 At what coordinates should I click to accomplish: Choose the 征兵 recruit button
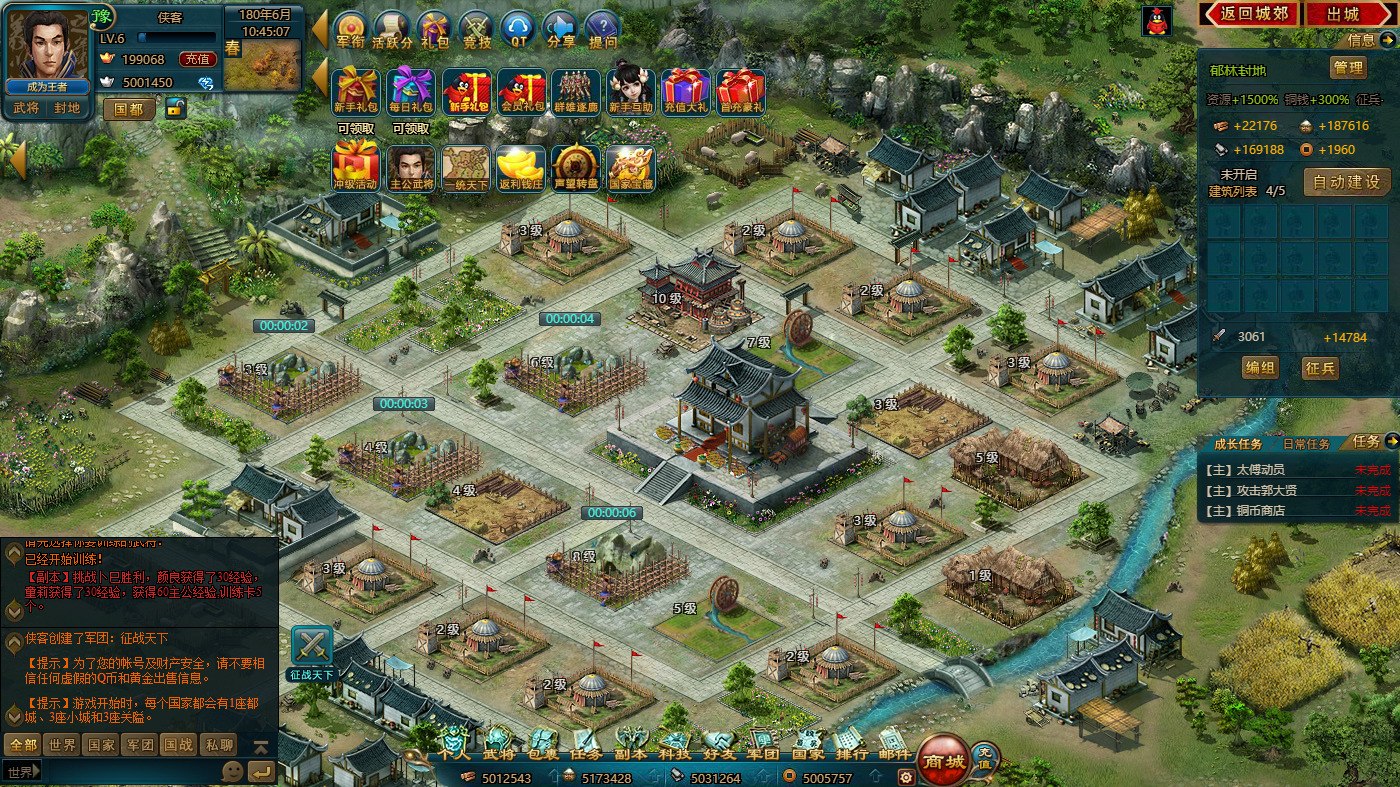click(x=1320, y=368)
